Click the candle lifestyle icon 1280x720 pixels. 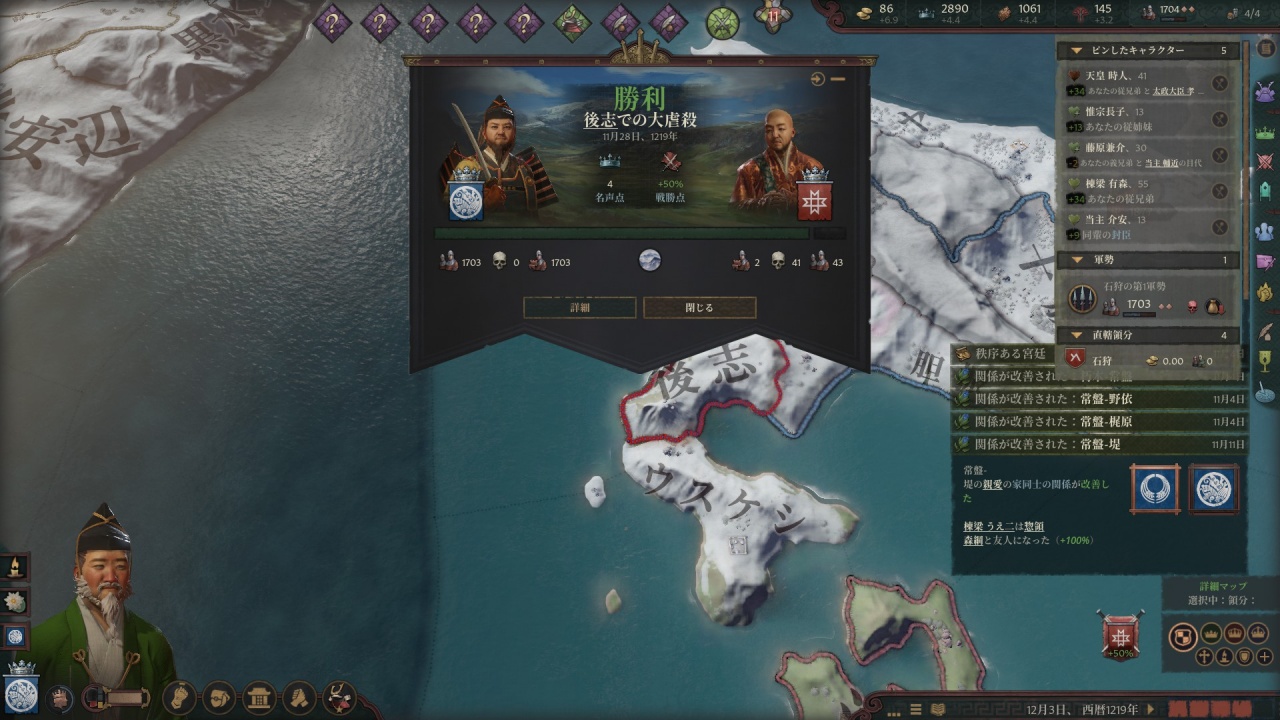(x=15, y=567)
